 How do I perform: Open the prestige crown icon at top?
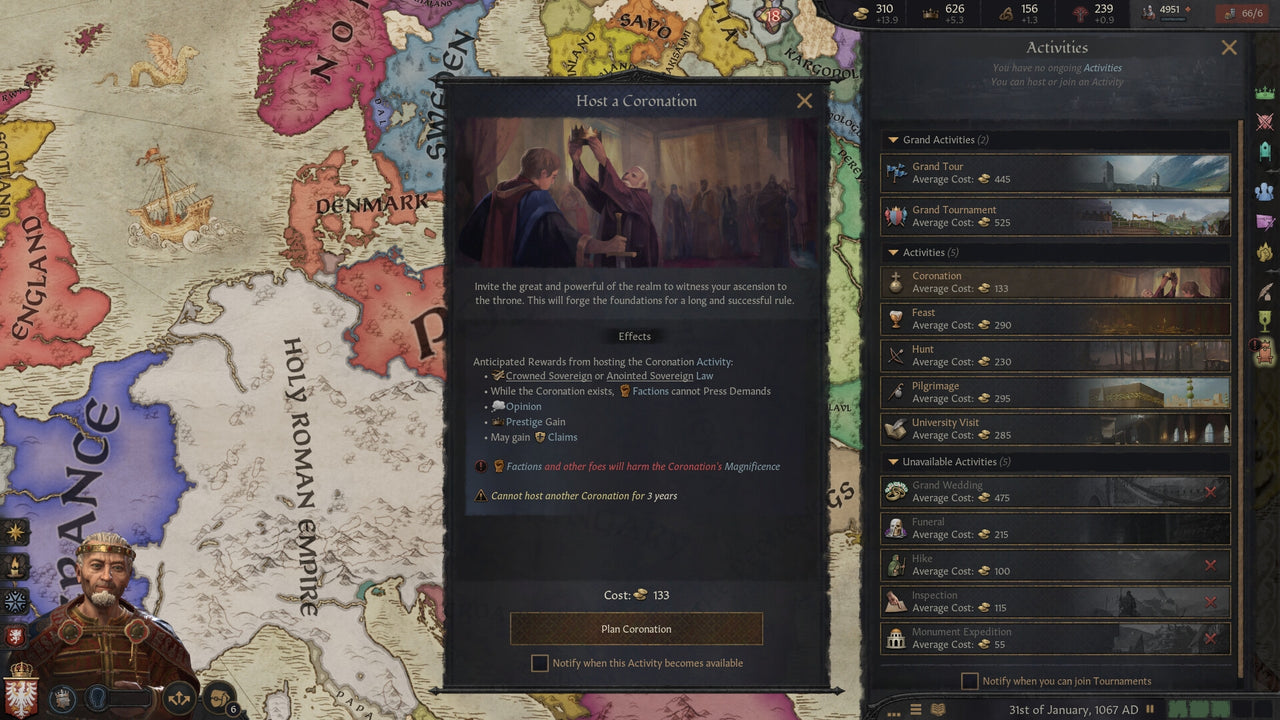[930, 15]
